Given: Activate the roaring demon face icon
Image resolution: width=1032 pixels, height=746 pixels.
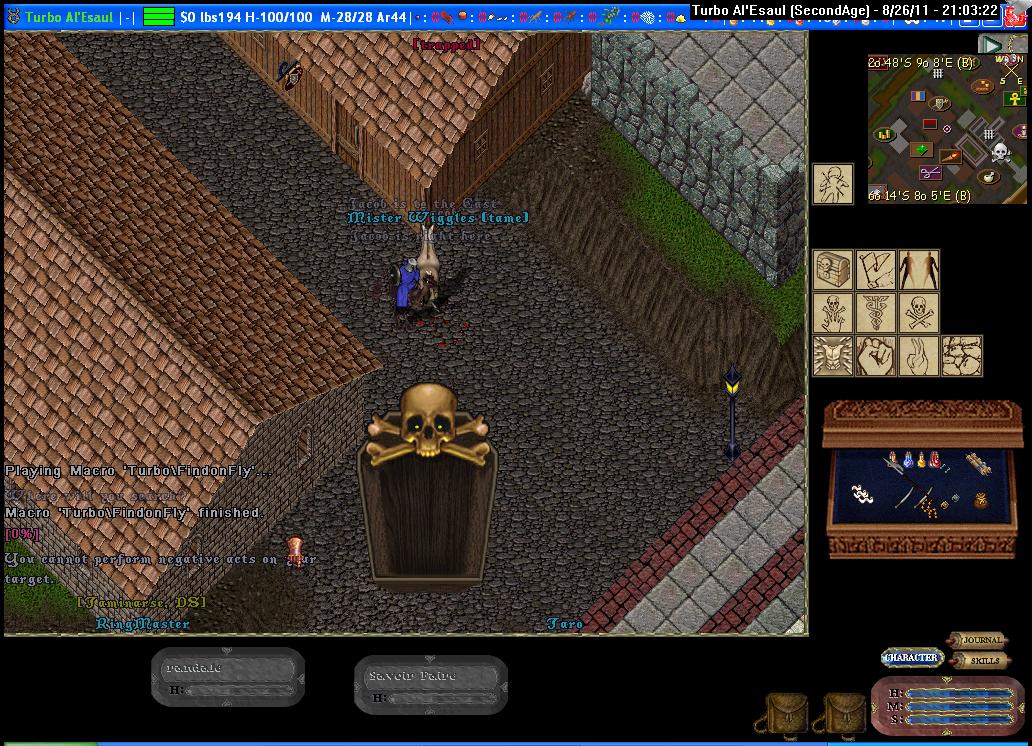Looking at the screenshot, I should 833,355.
